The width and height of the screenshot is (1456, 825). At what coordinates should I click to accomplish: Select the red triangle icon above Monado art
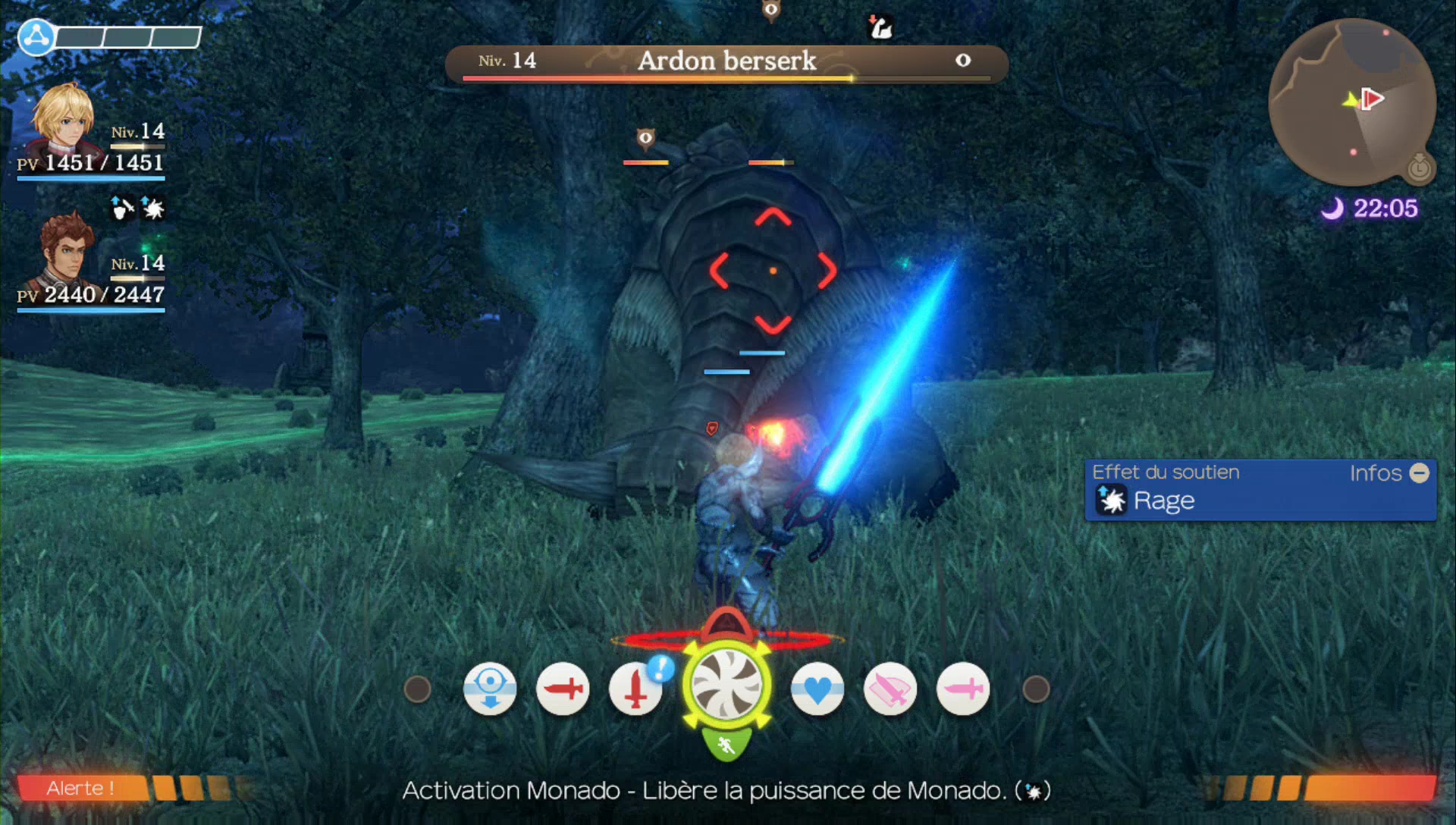(x=726, y=625)
